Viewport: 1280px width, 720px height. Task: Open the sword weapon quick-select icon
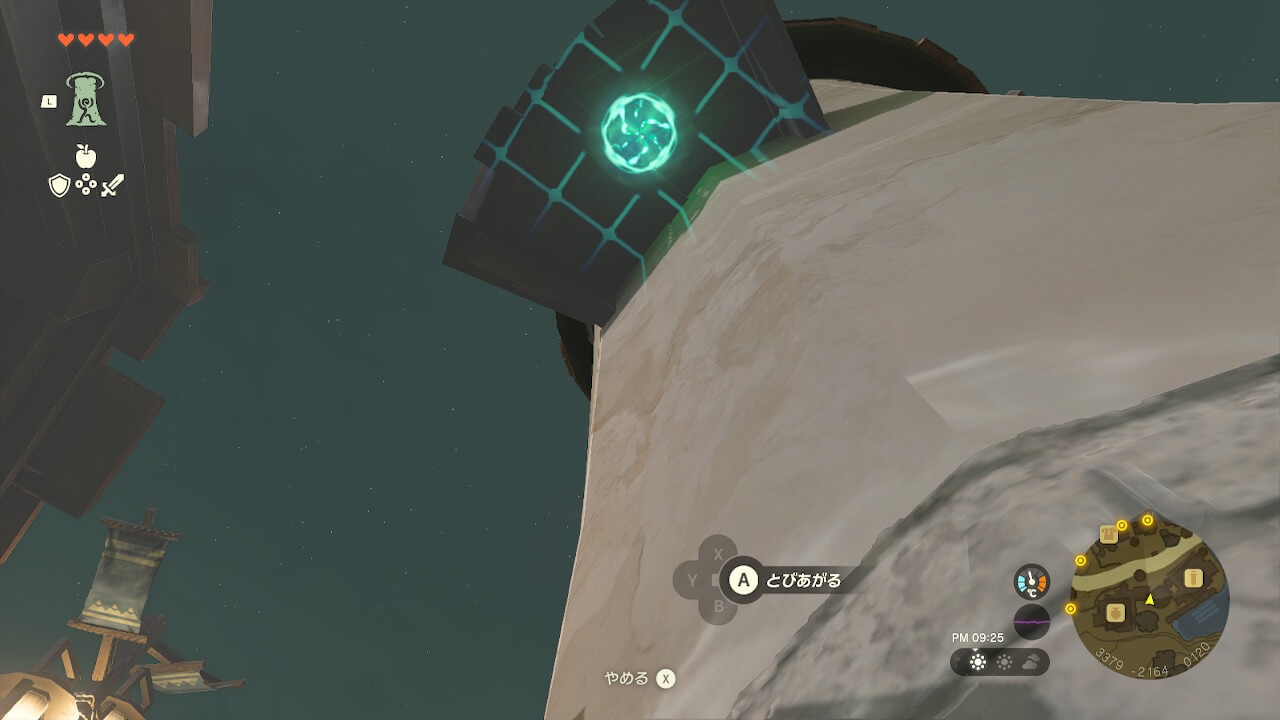(x=112, y=185)
